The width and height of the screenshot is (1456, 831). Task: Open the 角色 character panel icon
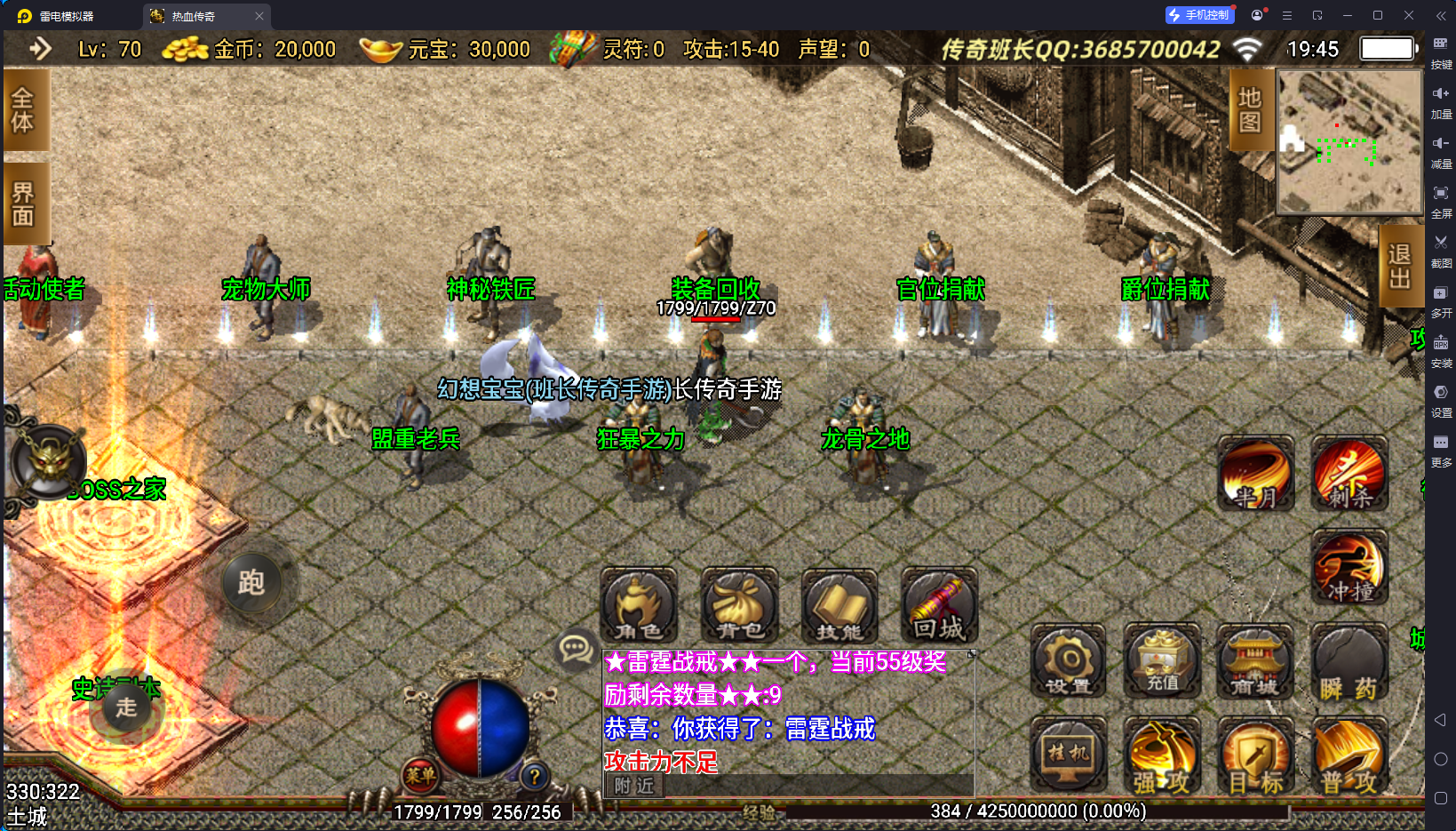pos(638,607)
